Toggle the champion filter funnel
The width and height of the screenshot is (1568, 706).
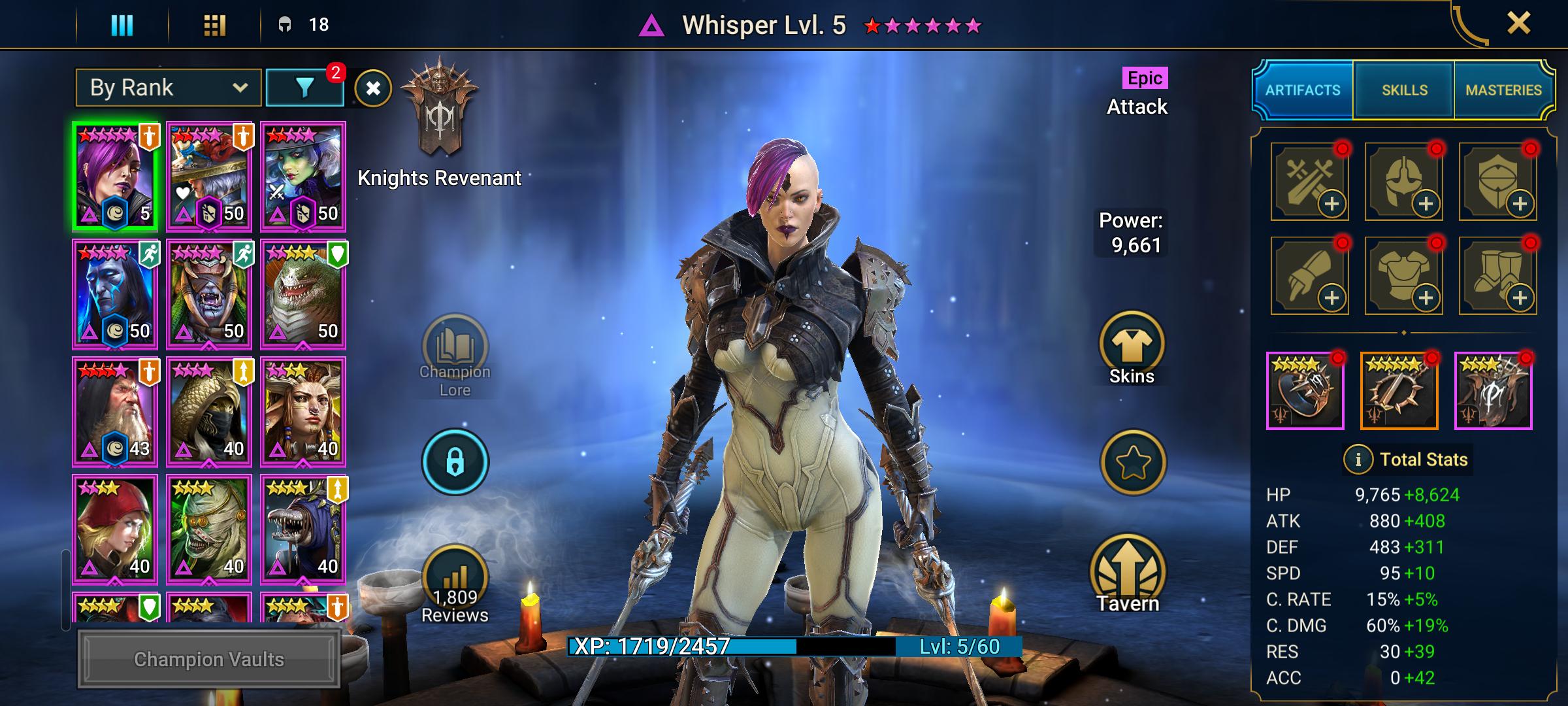point(304,86)
